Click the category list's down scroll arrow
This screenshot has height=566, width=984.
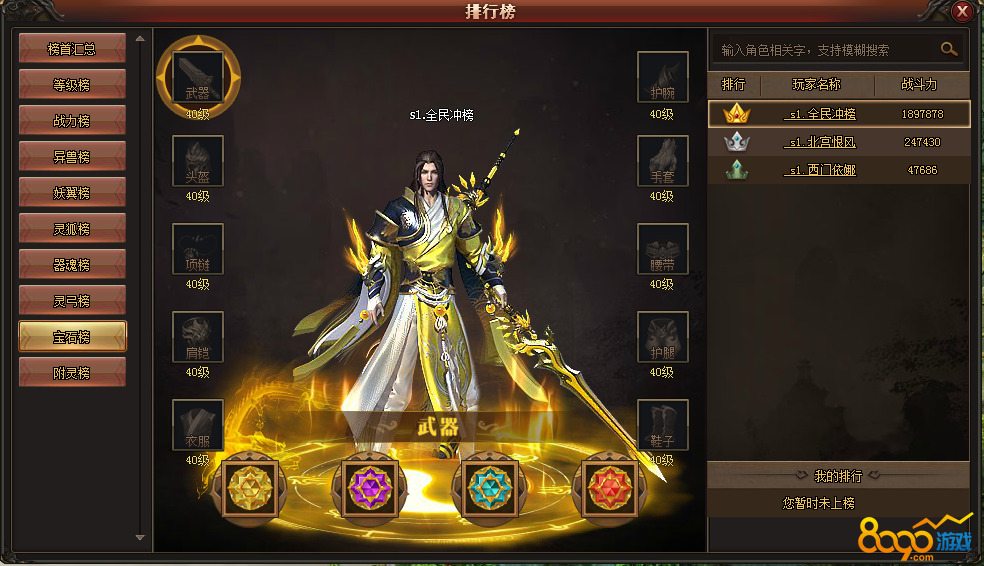click(x=140, y=539)
